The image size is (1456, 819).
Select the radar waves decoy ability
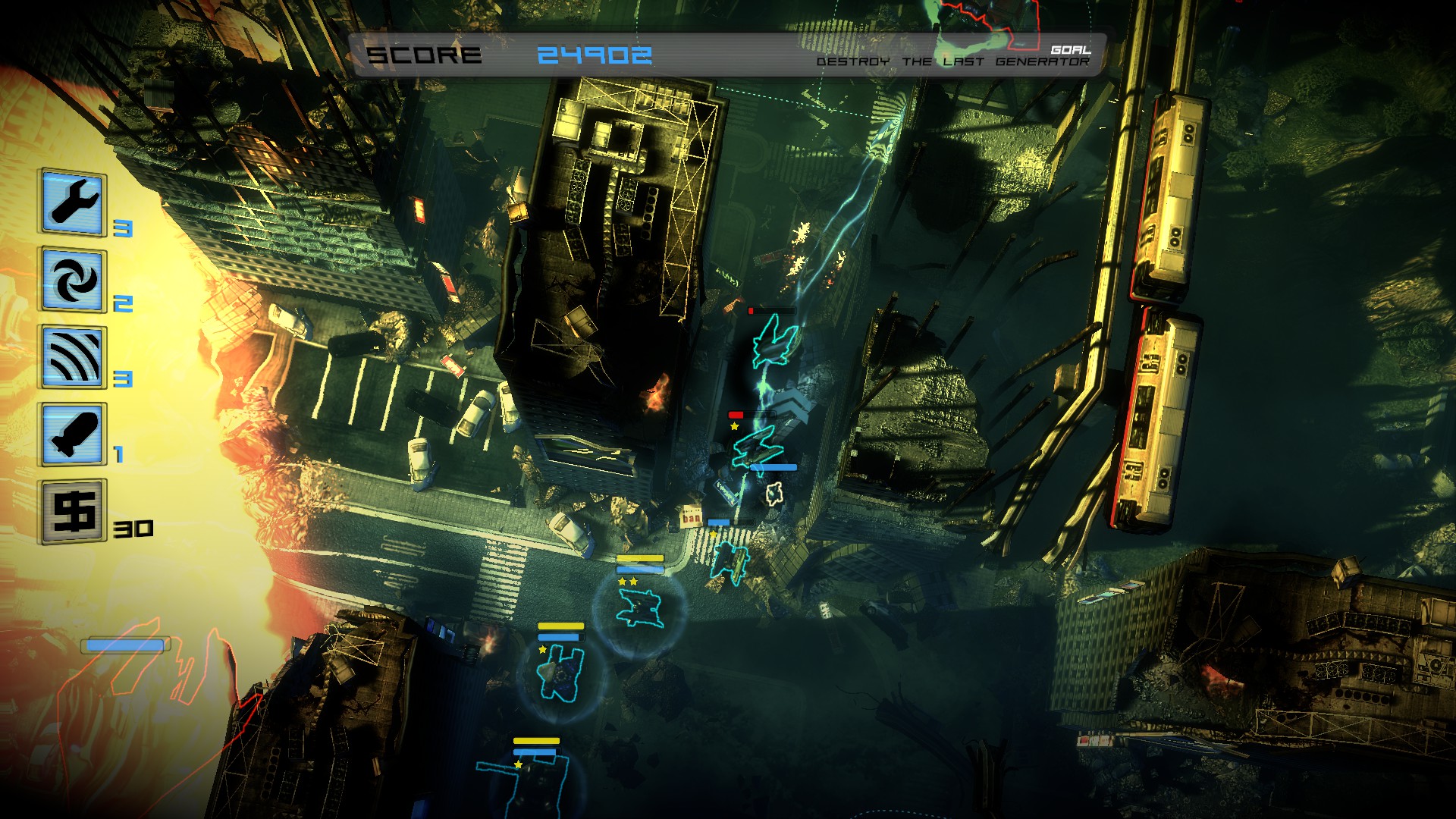(73, 357)
